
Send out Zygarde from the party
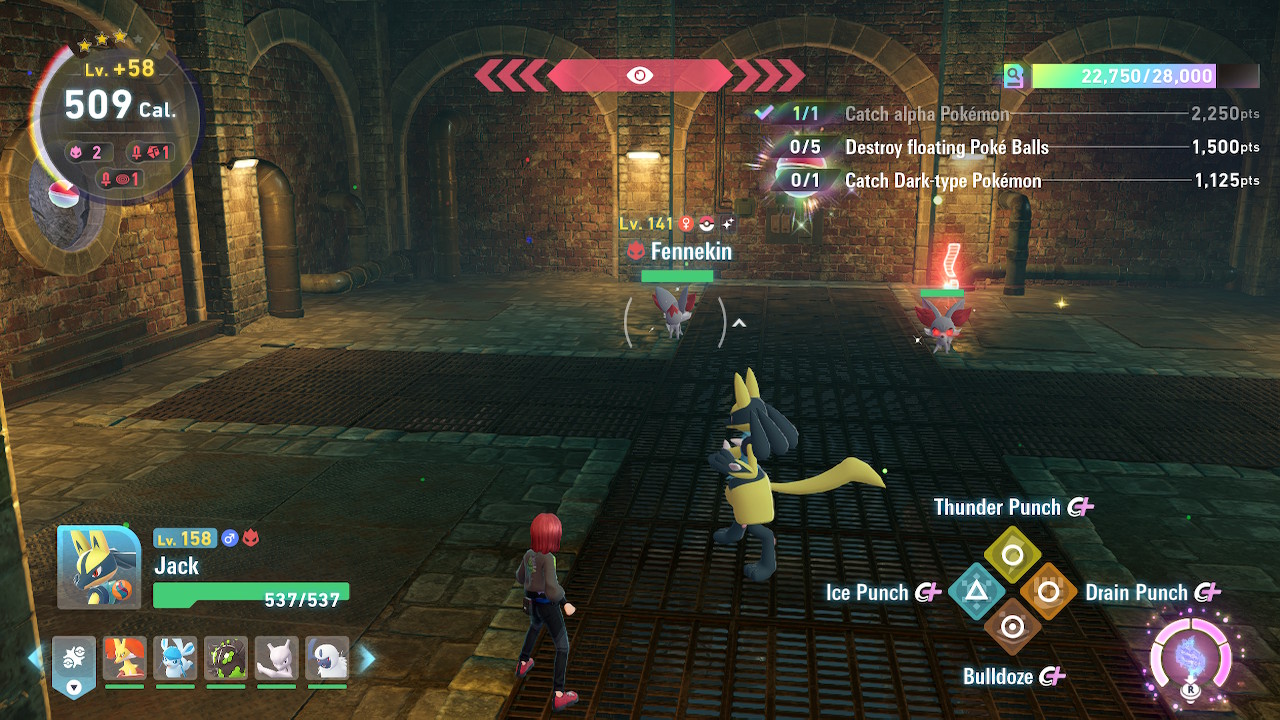(226, 659)
